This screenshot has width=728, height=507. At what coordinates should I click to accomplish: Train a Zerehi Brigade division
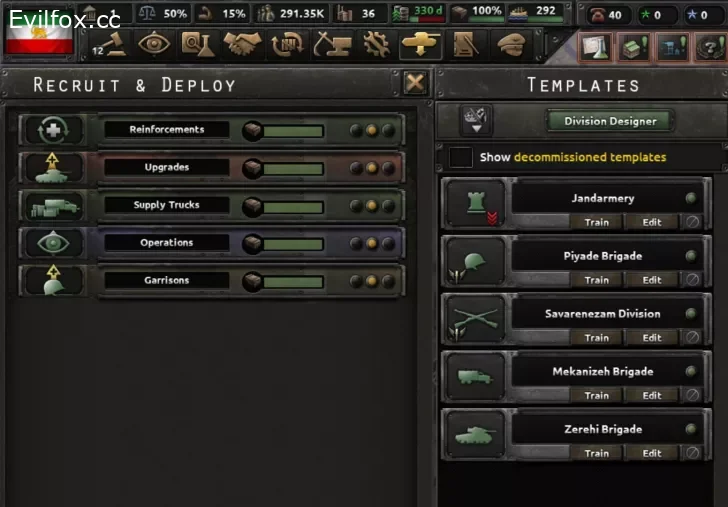point(596,453)
